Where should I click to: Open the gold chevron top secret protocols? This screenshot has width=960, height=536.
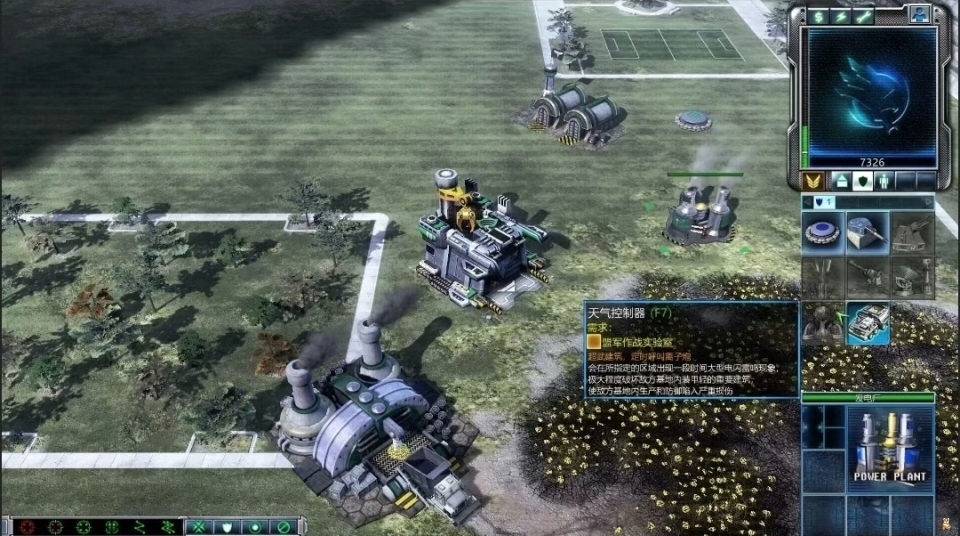[x=813, y=181]
